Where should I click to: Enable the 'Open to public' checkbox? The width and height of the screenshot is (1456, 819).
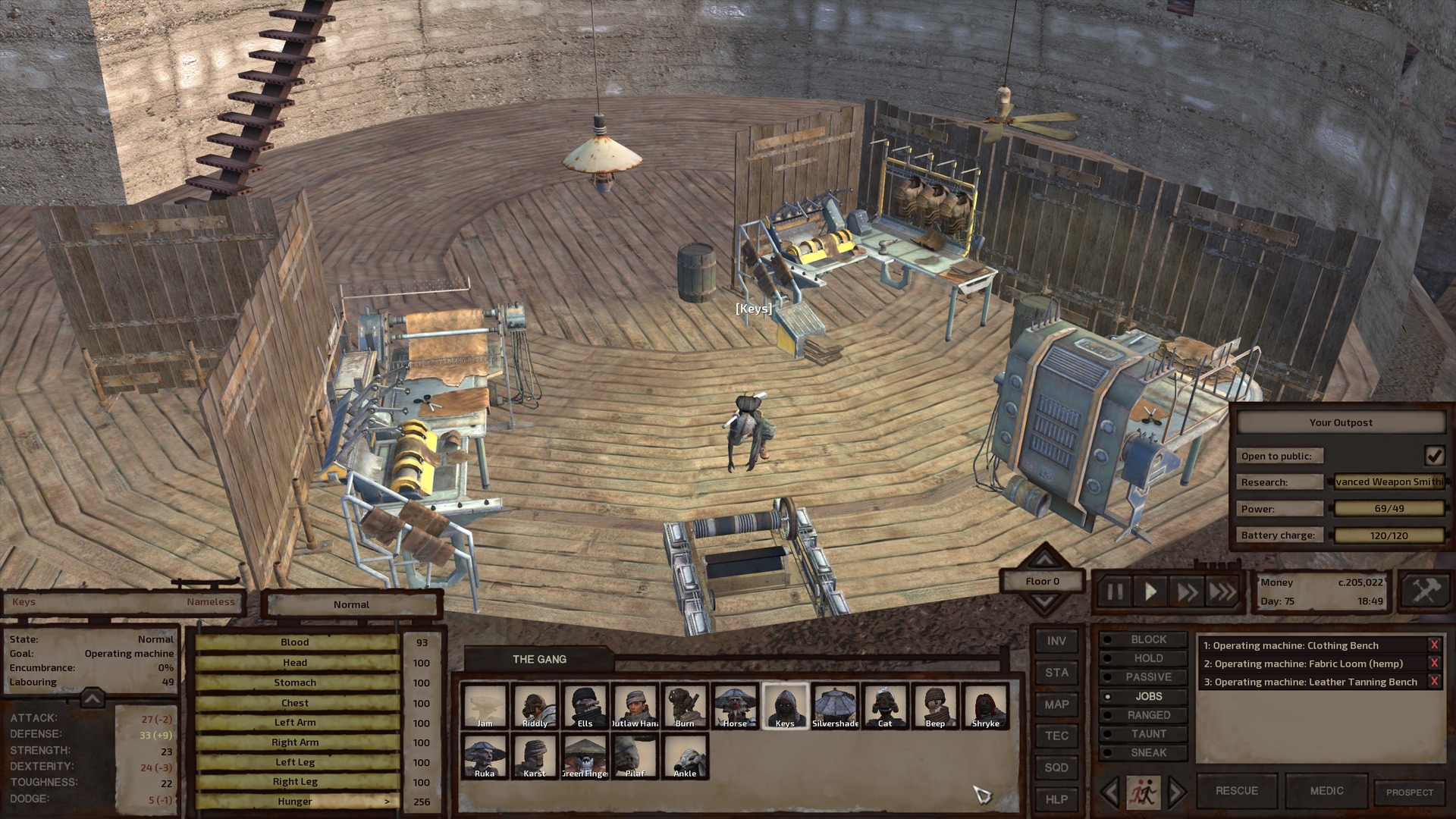[1433, 456]
